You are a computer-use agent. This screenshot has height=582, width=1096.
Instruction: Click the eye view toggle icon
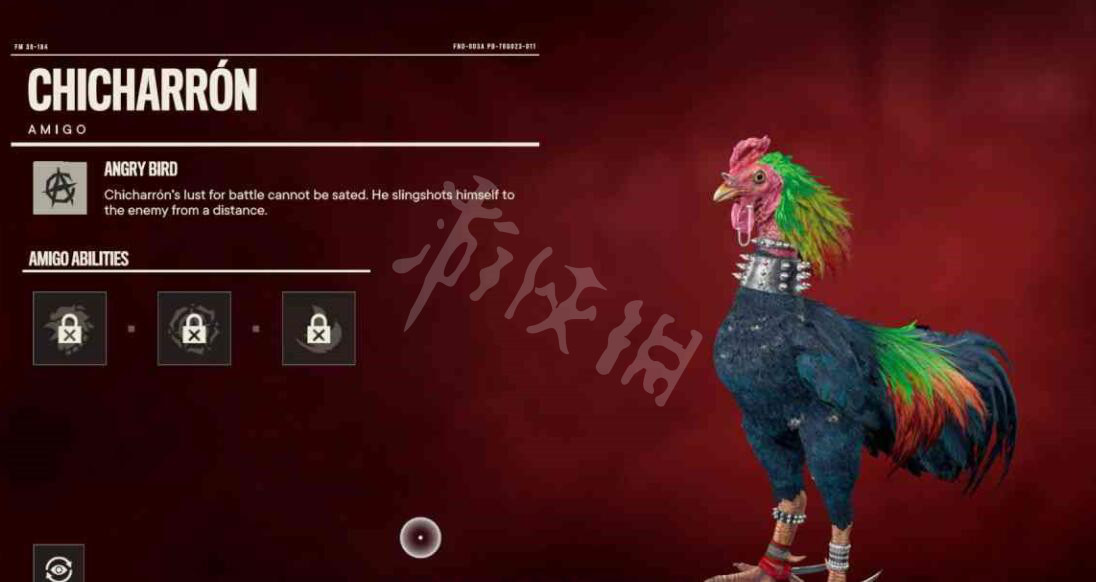[x=58, y=565]
